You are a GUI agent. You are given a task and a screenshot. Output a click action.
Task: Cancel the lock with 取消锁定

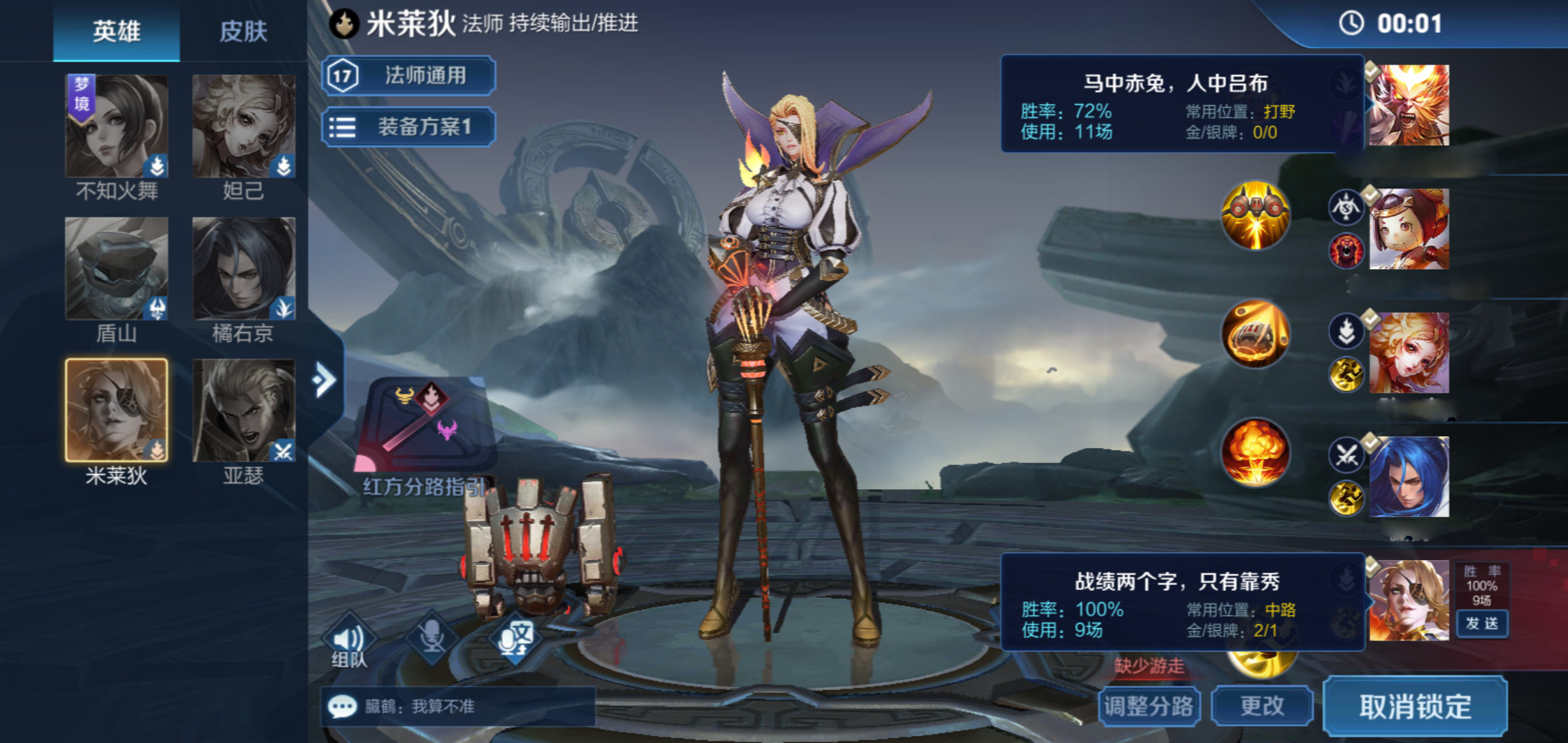click(1415, 707)
